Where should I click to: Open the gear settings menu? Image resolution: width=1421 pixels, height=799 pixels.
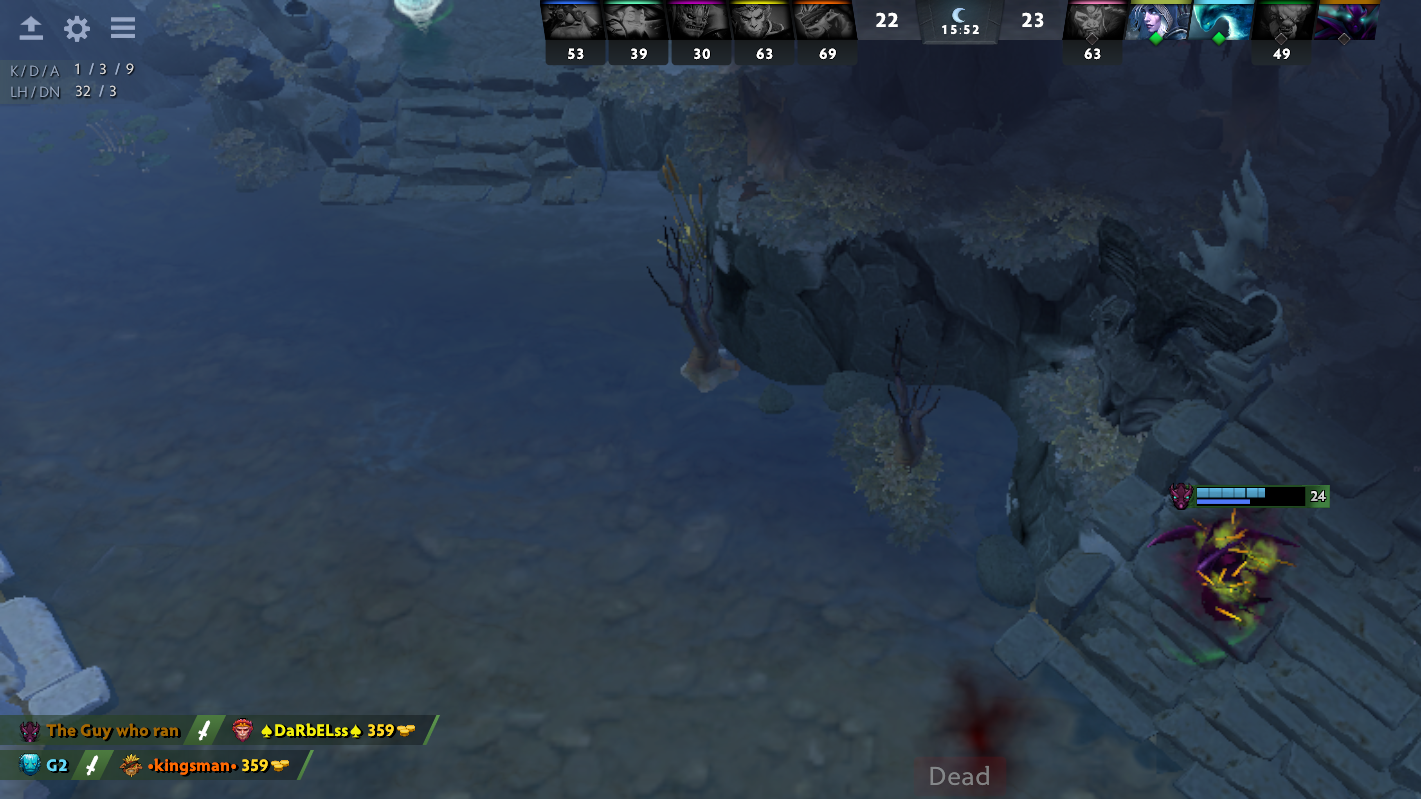(77, 28)
